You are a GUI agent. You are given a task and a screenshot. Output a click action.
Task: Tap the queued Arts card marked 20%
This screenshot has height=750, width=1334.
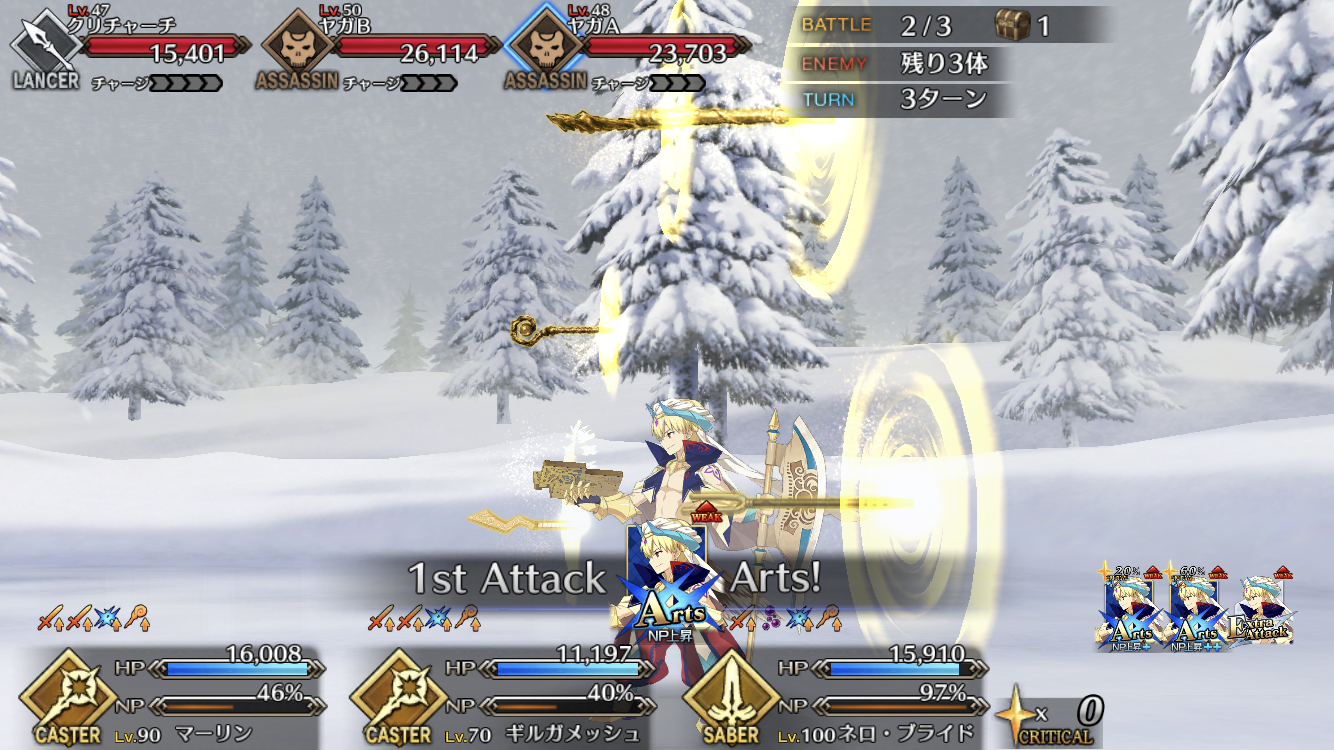[x=1130, y=610]
